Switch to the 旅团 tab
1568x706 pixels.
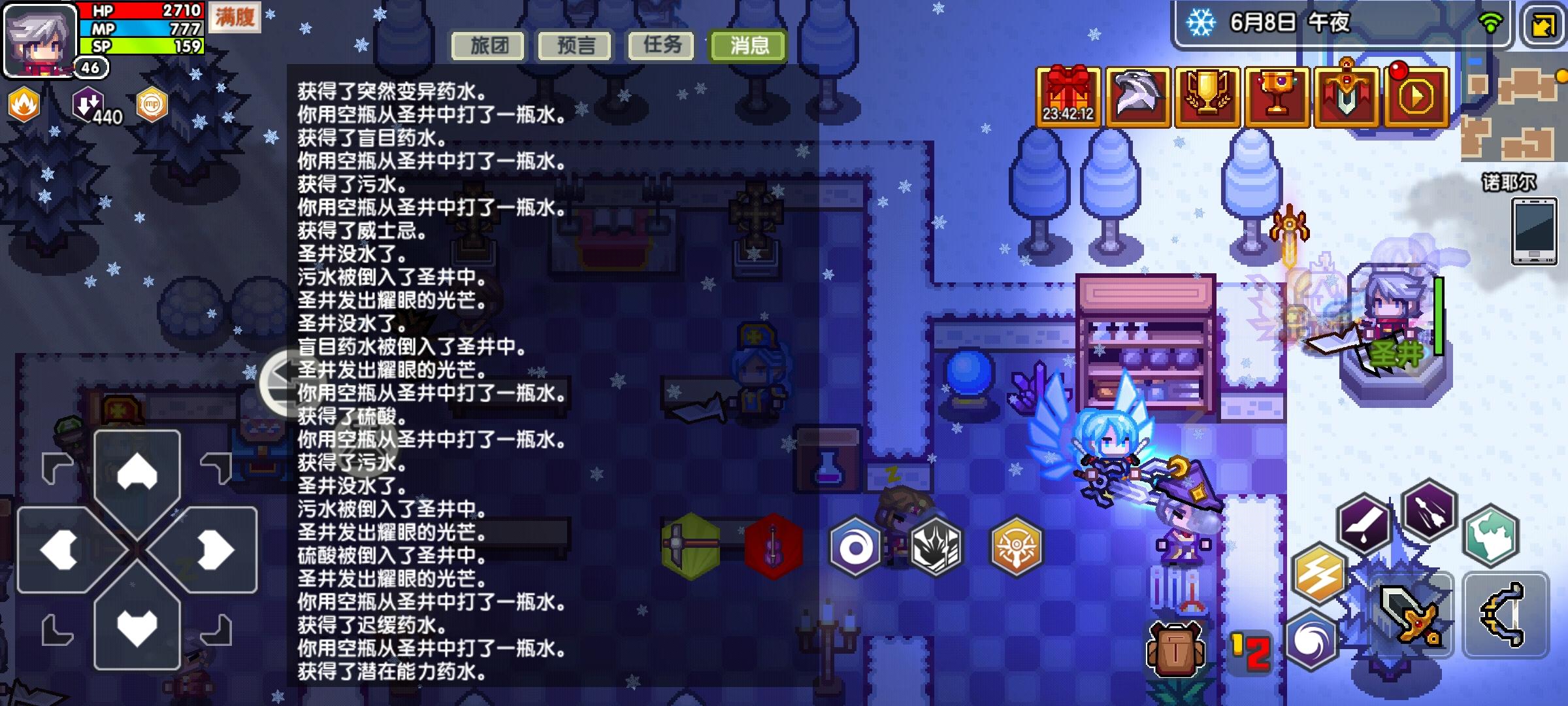coord(489,46)
